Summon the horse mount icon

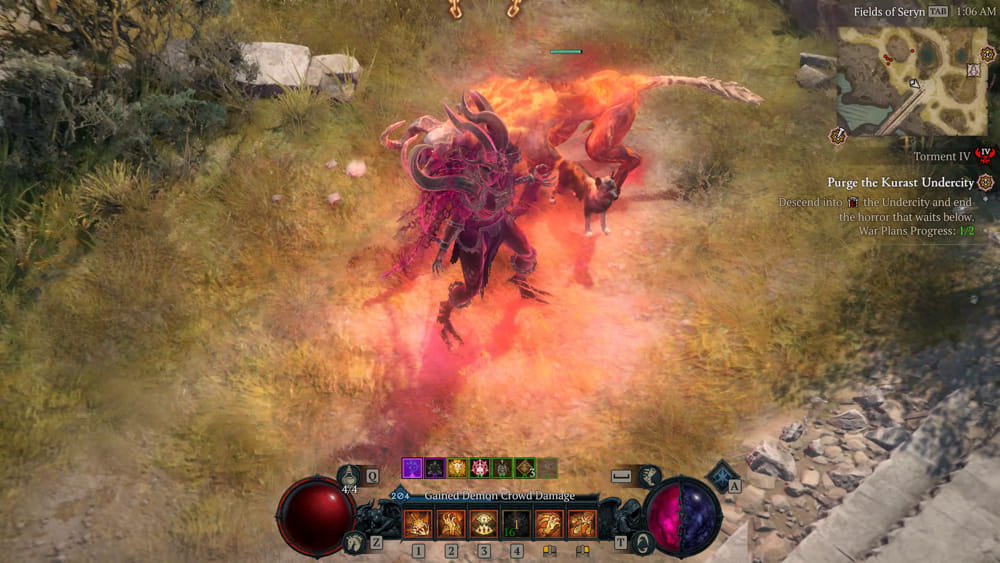[x=352, y=543]
